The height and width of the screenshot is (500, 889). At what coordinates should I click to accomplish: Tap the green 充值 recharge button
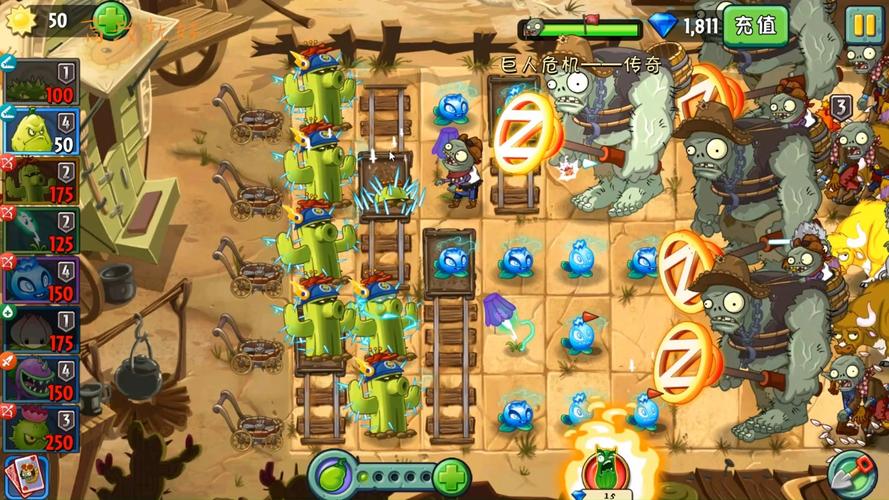754,24
